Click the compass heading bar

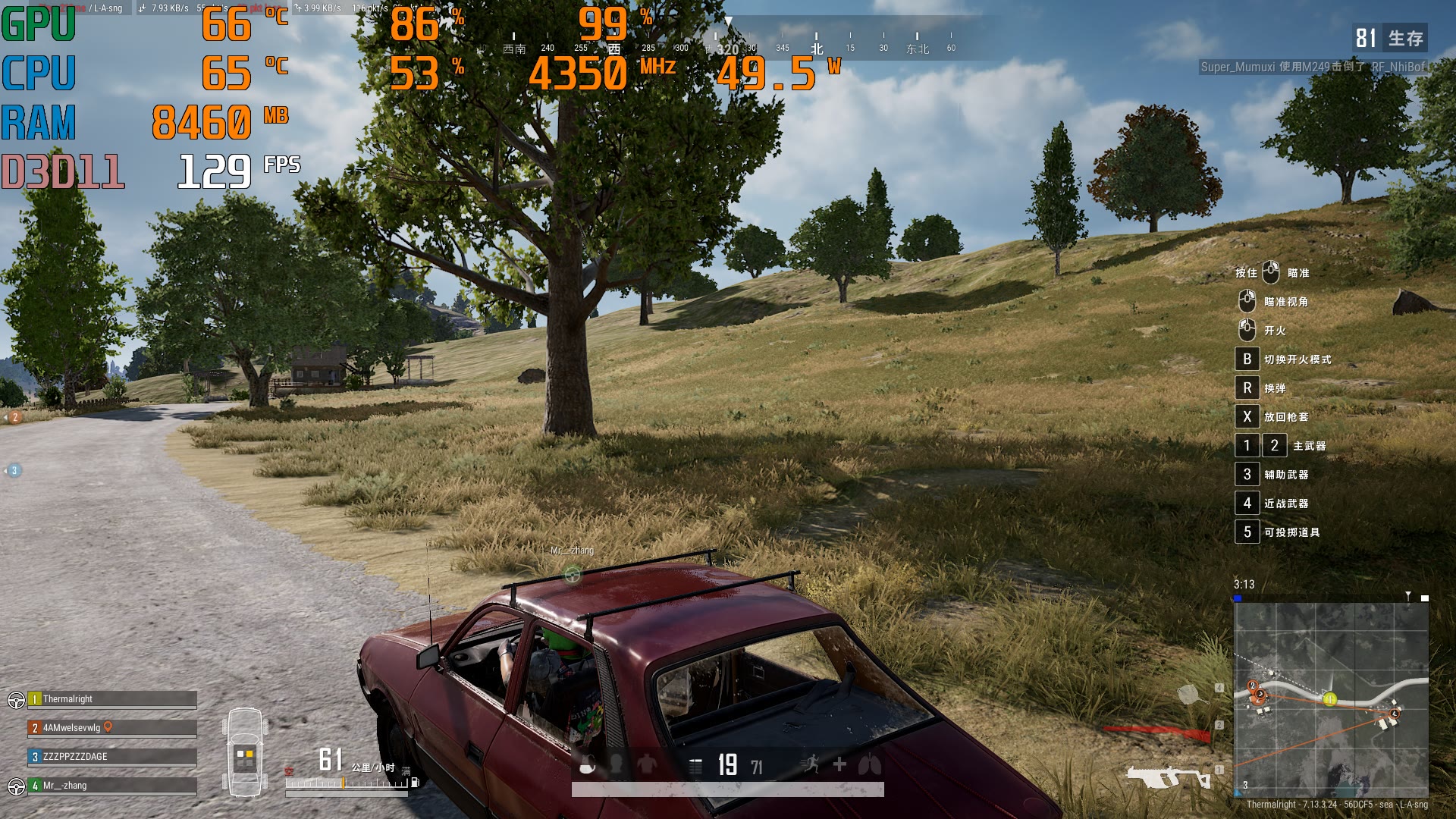pos(728,42)
